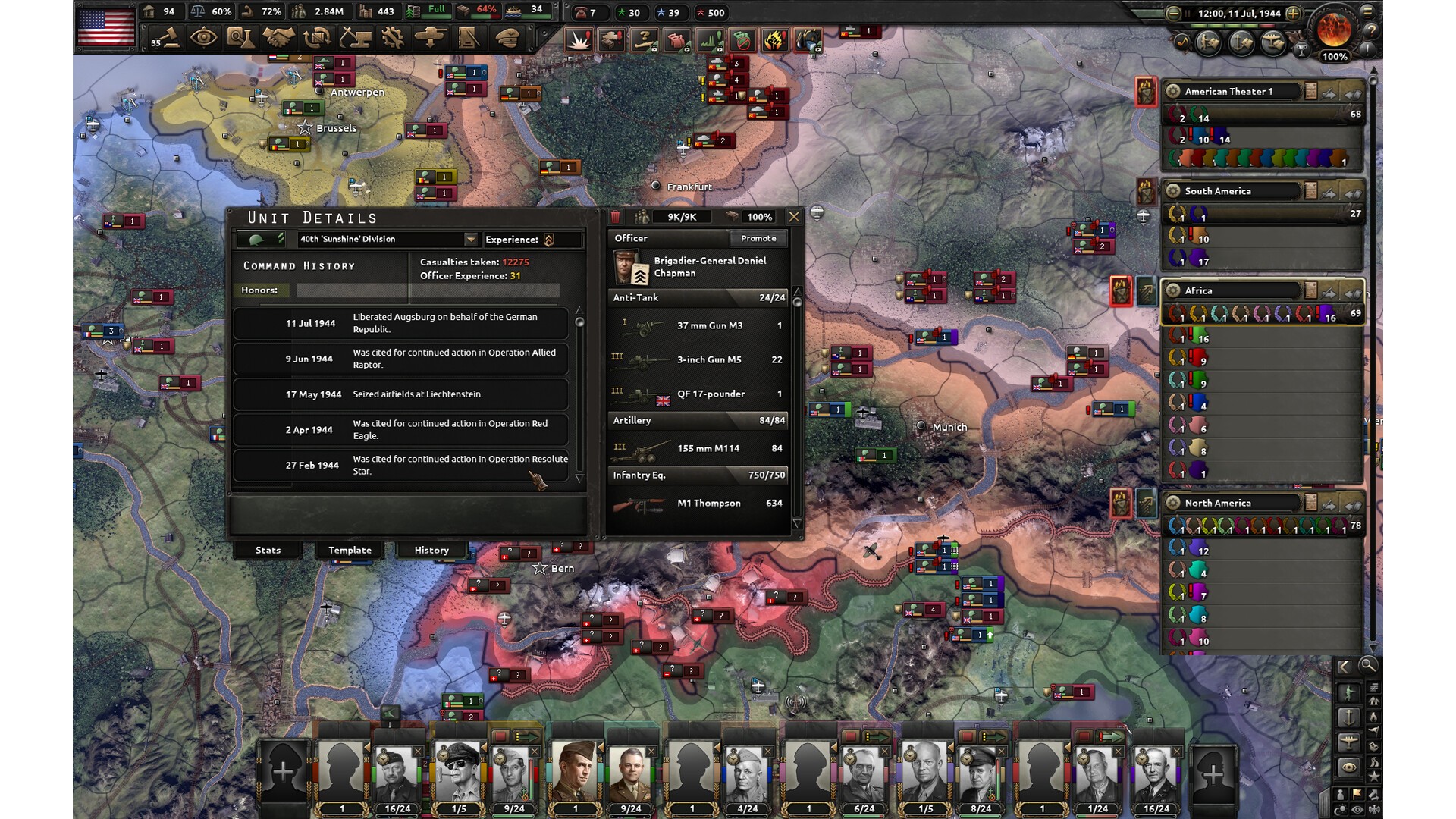Open the division name dropdown
1456x819 pixels.
(x=471, y=240)
